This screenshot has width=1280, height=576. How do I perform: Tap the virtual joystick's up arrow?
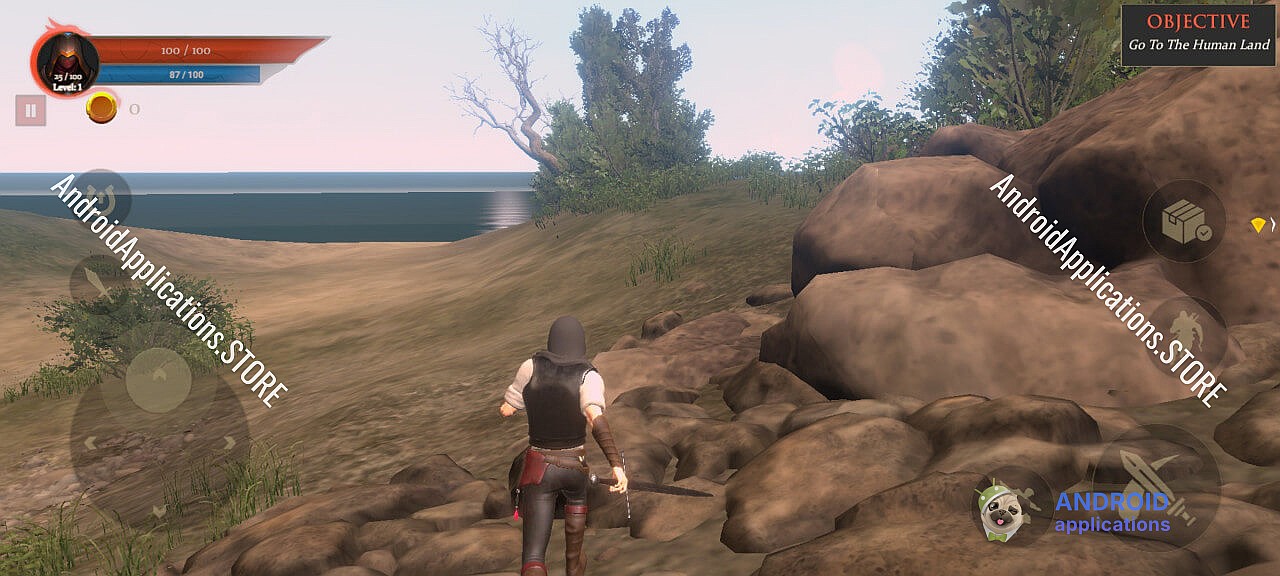159,373
